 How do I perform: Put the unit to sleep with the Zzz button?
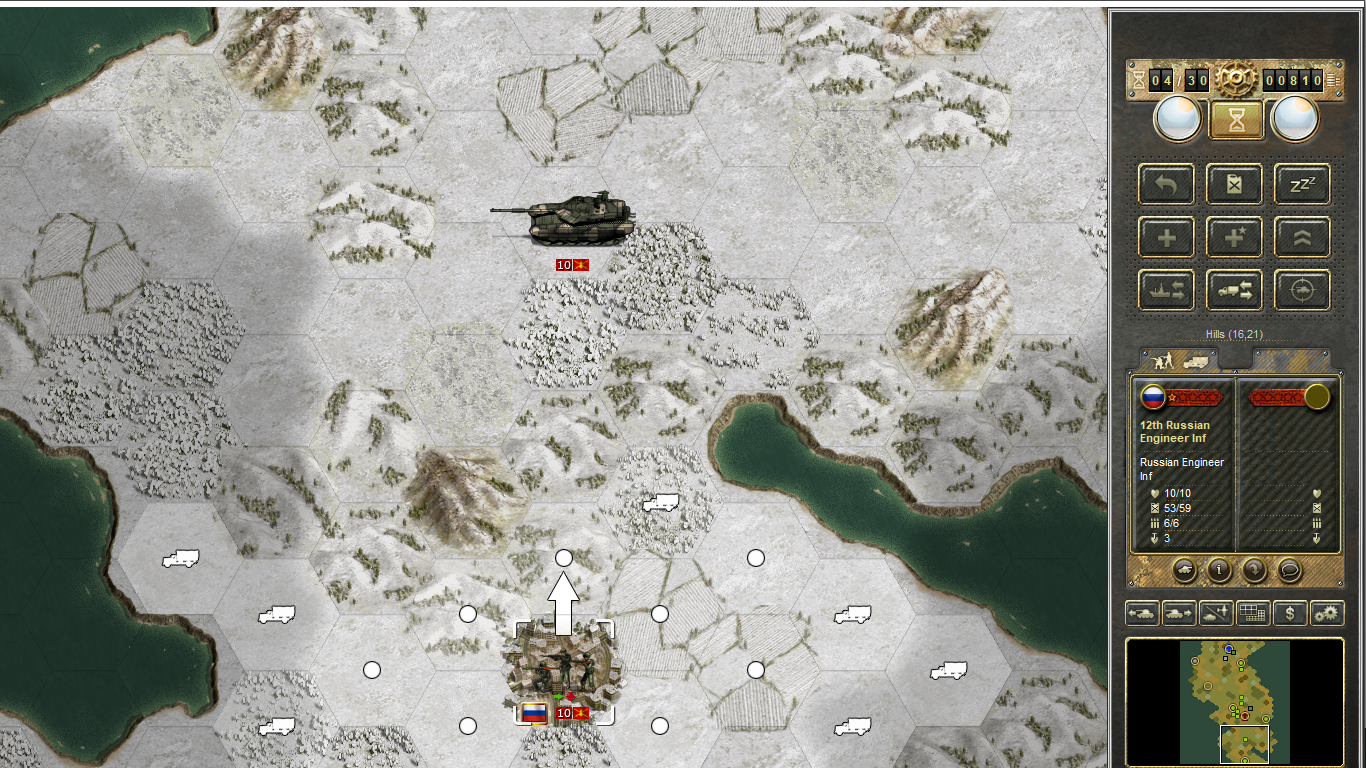coord(1302,184)
